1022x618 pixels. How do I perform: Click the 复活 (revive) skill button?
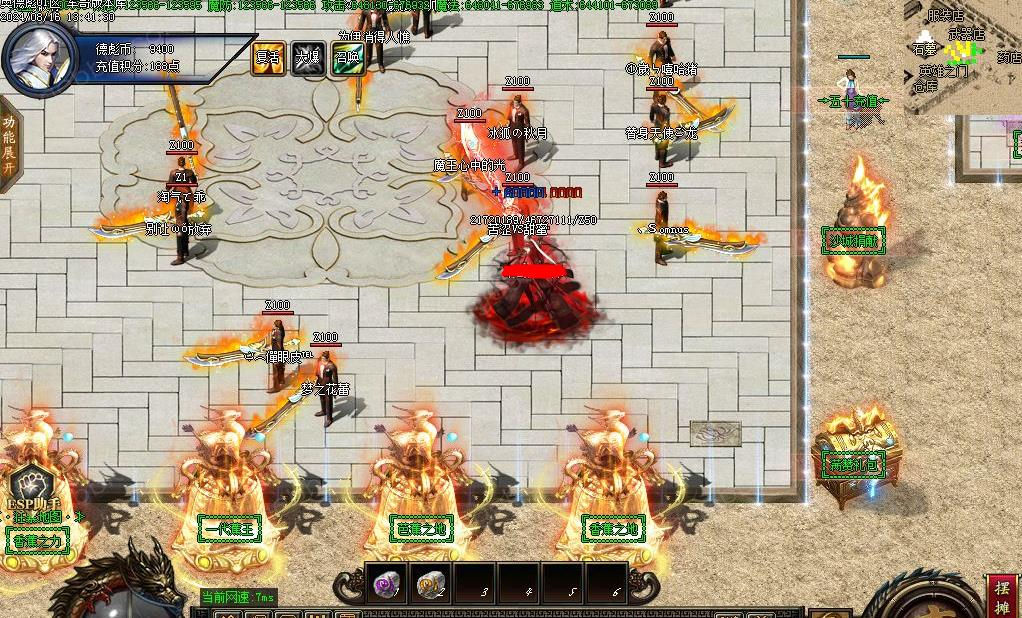tap(269, 58)
